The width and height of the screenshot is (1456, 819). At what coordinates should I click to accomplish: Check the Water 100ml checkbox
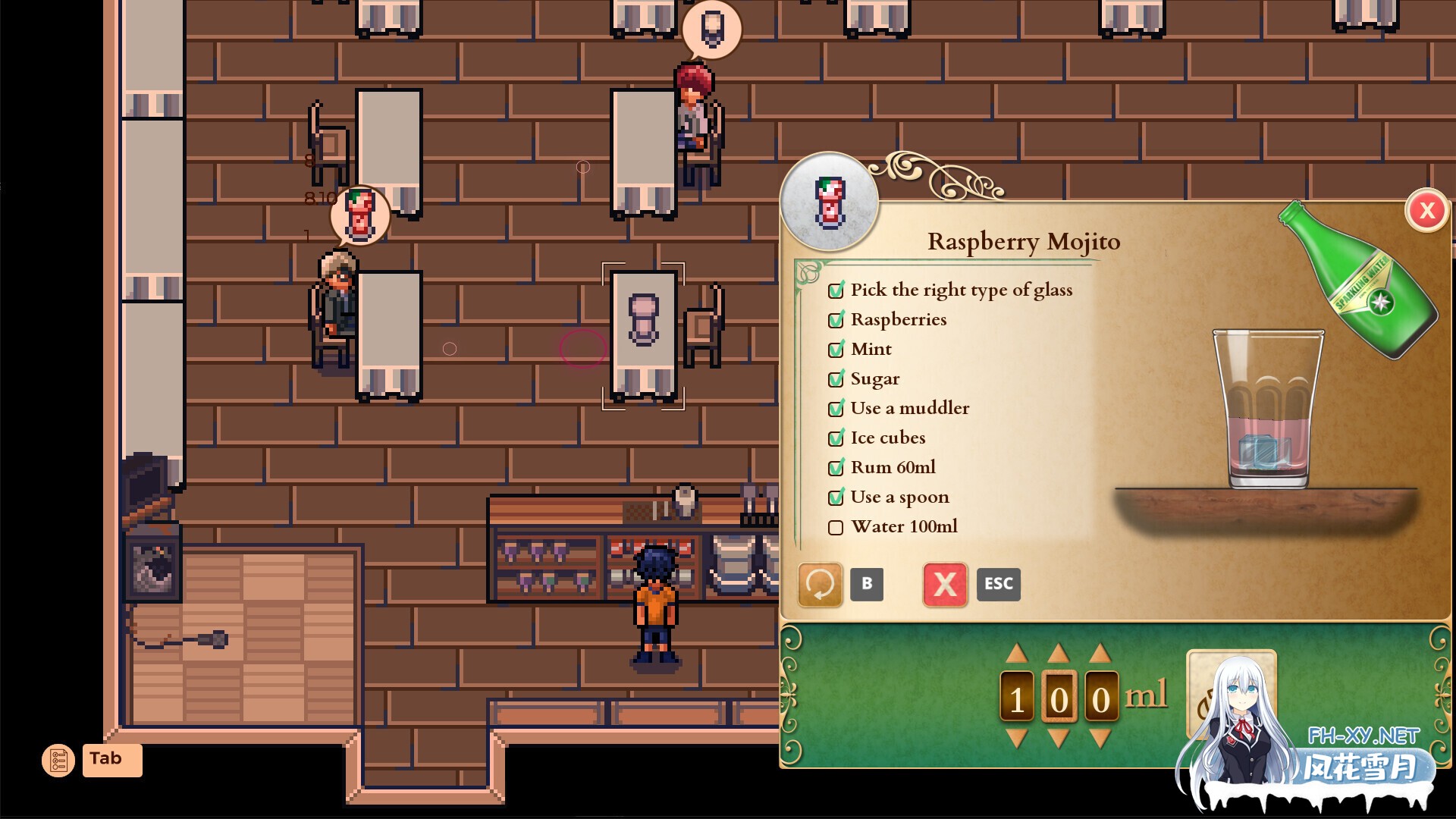tap(836, 526)
